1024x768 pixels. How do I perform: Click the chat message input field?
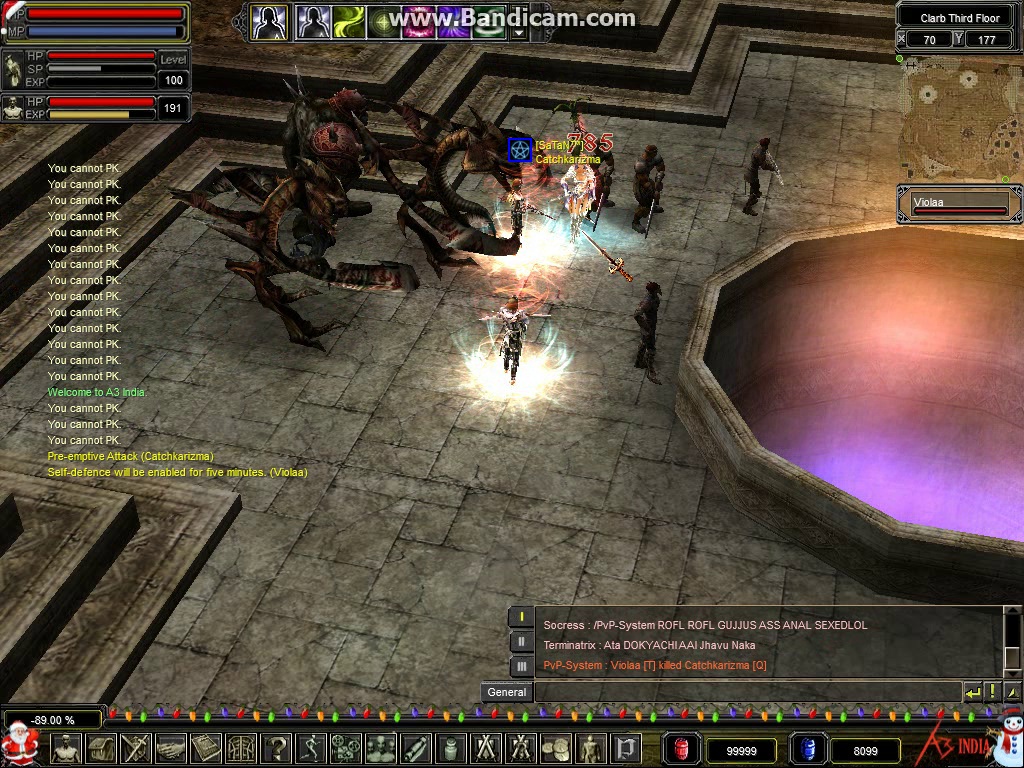pos(746,692)
